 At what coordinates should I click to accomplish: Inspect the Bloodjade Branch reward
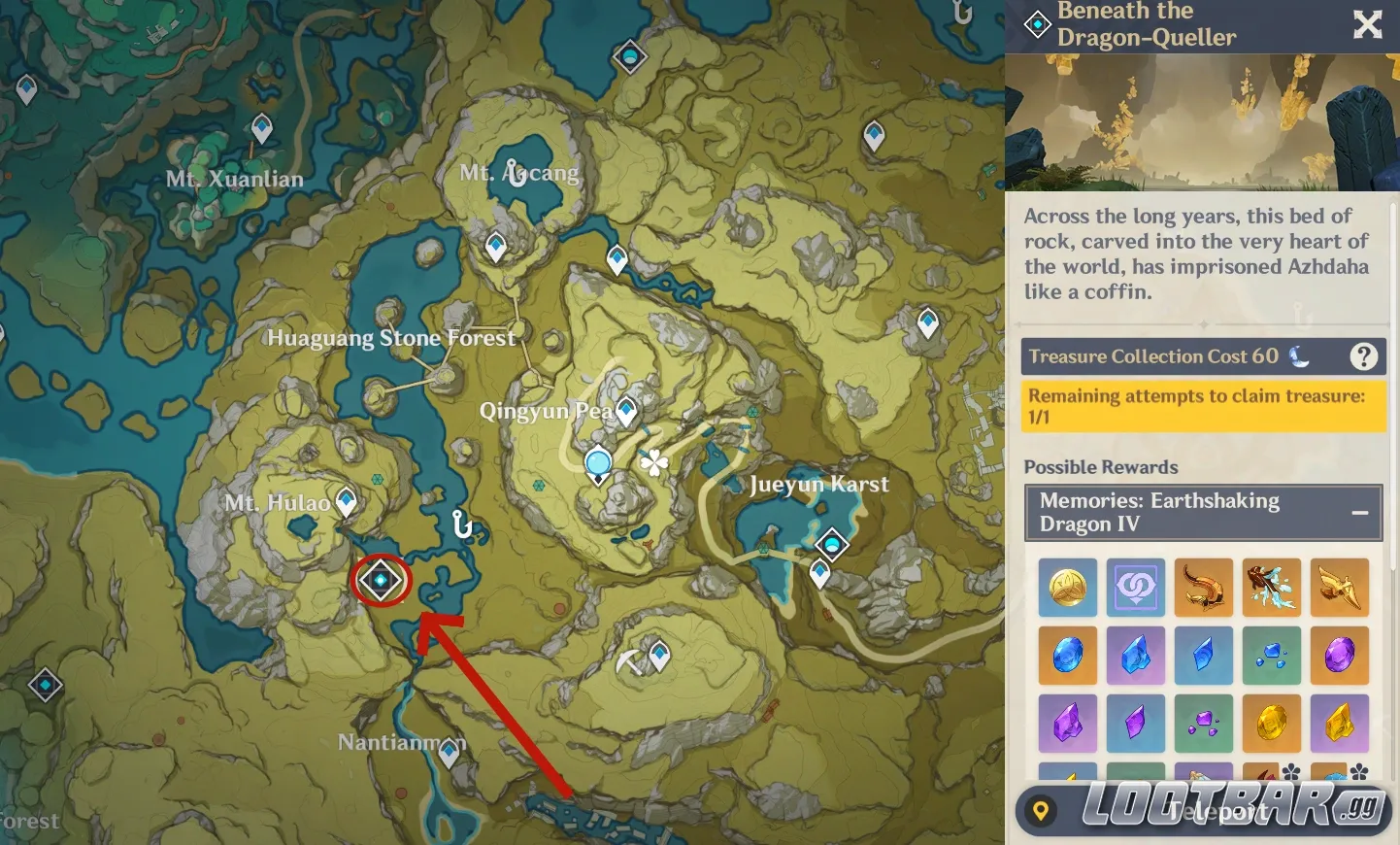(1271, 588)
